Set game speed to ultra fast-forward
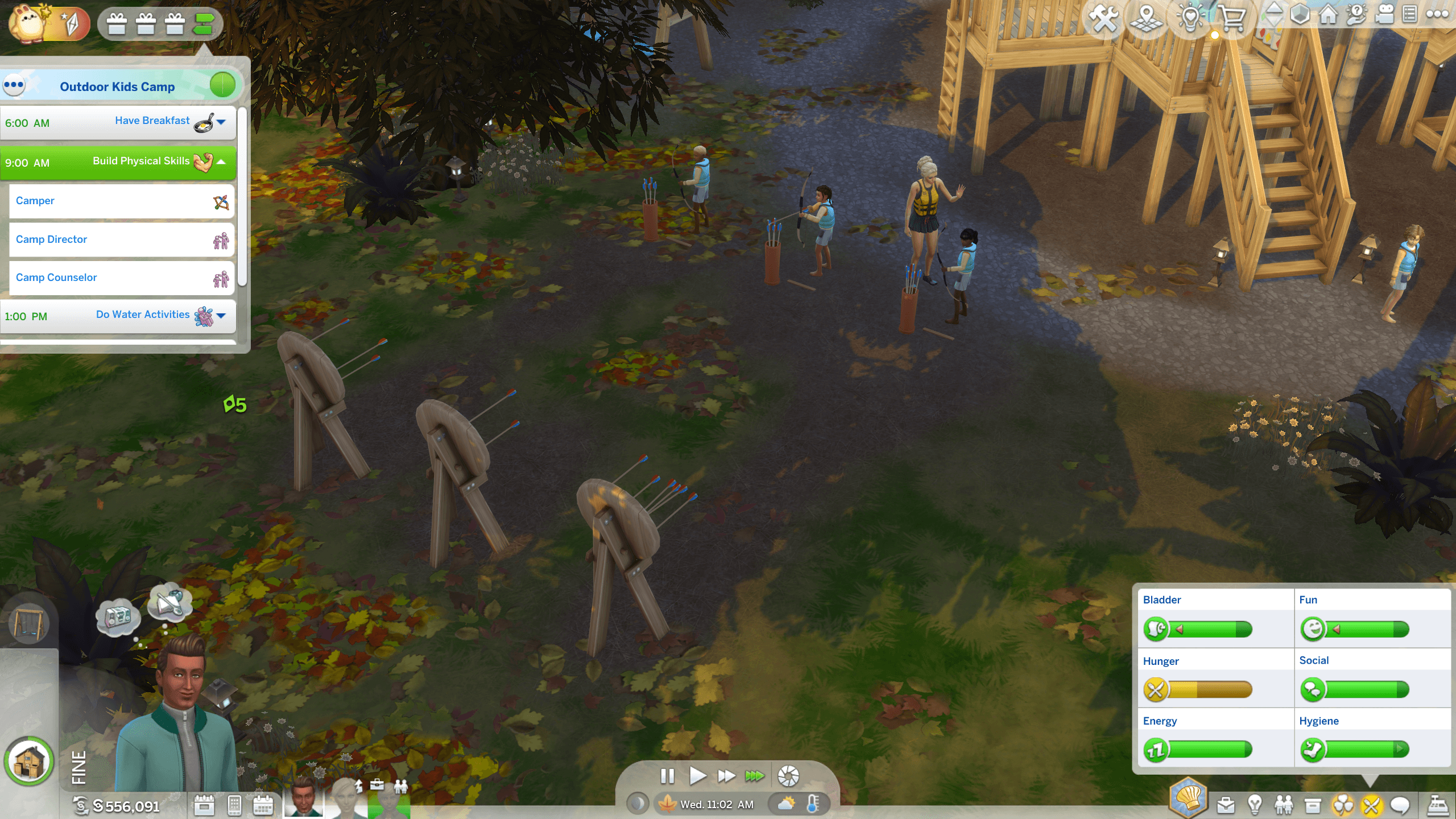 point(755,776)
